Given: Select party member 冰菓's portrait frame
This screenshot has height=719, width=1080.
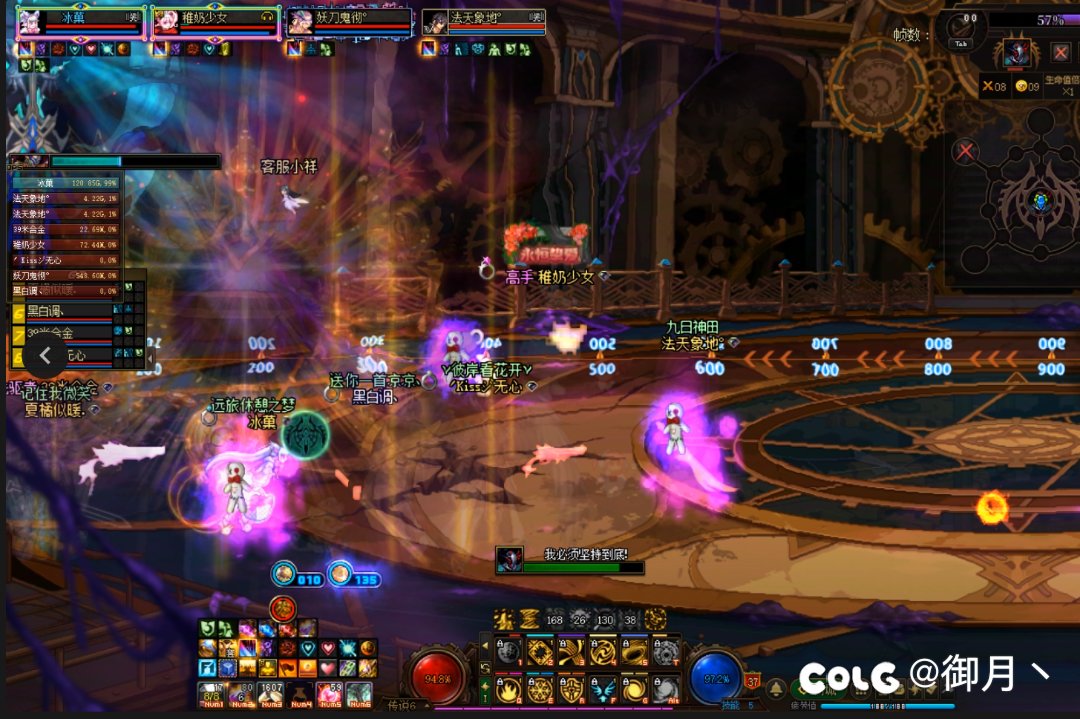Looking at the screenshot, I should click(29, 23).
